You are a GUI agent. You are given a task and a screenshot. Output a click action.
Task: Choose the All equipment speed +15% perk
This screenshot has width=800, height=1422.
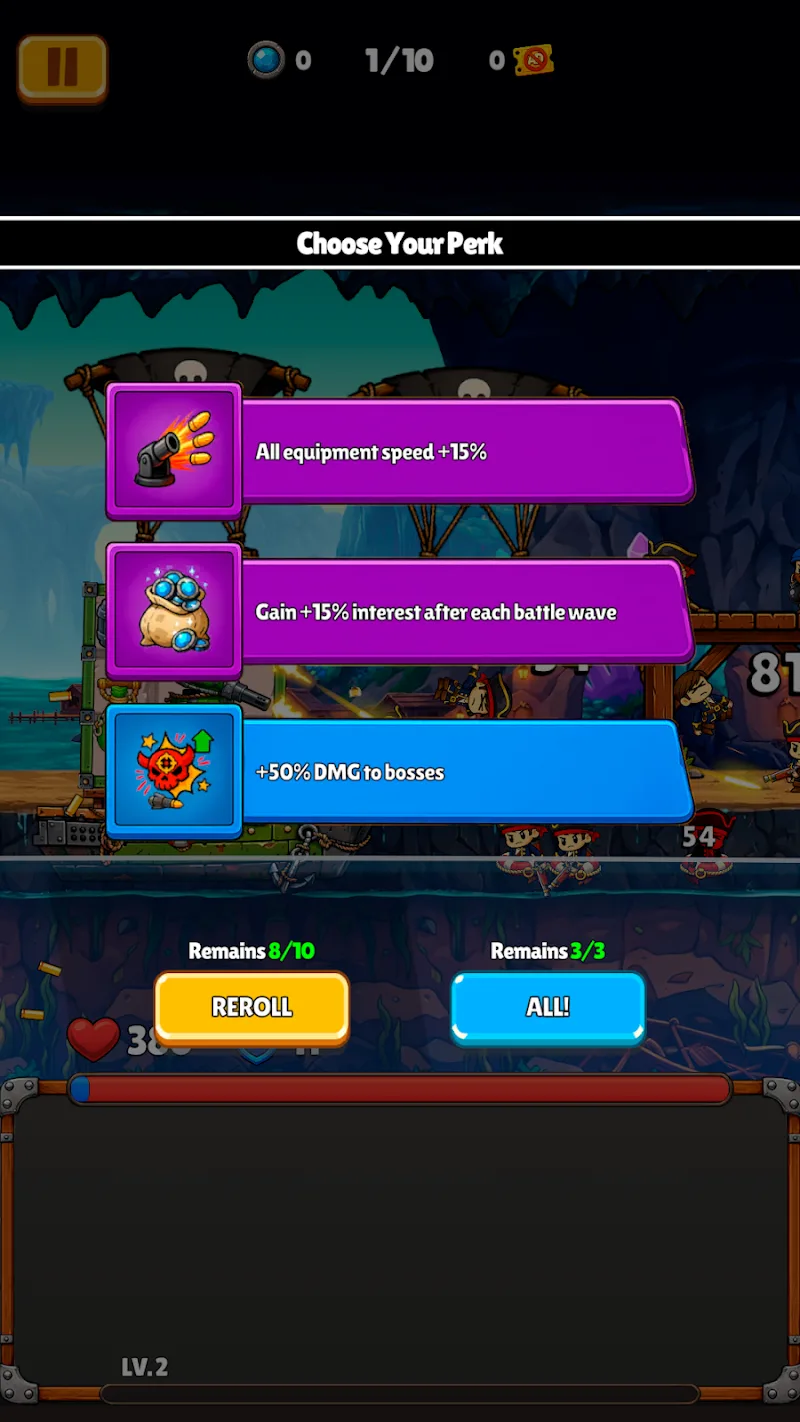[x=400, y=452]
